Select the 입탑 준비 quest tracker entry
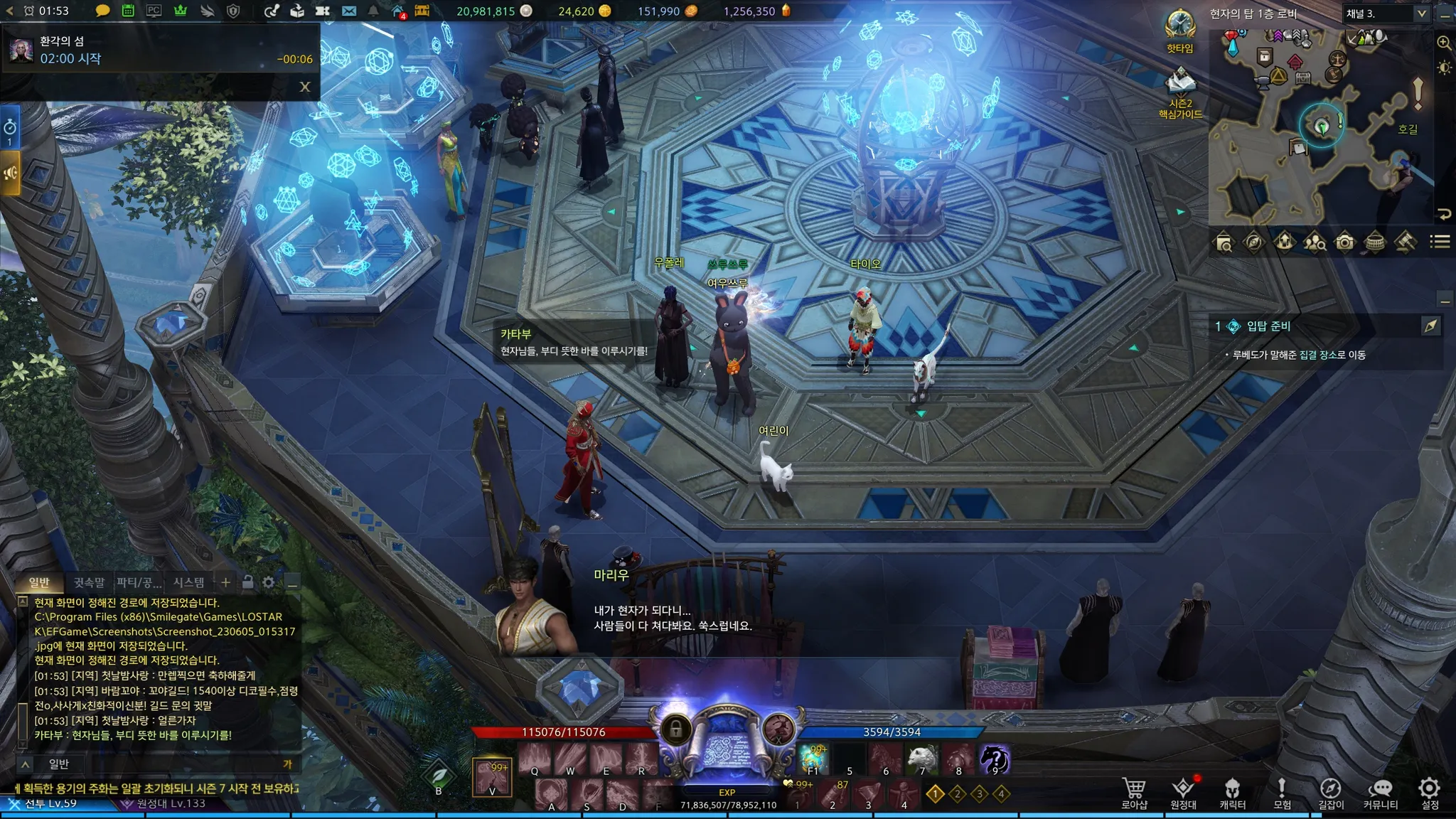The height and width of the screenshot is (819, 1456). coord(1268,326)
